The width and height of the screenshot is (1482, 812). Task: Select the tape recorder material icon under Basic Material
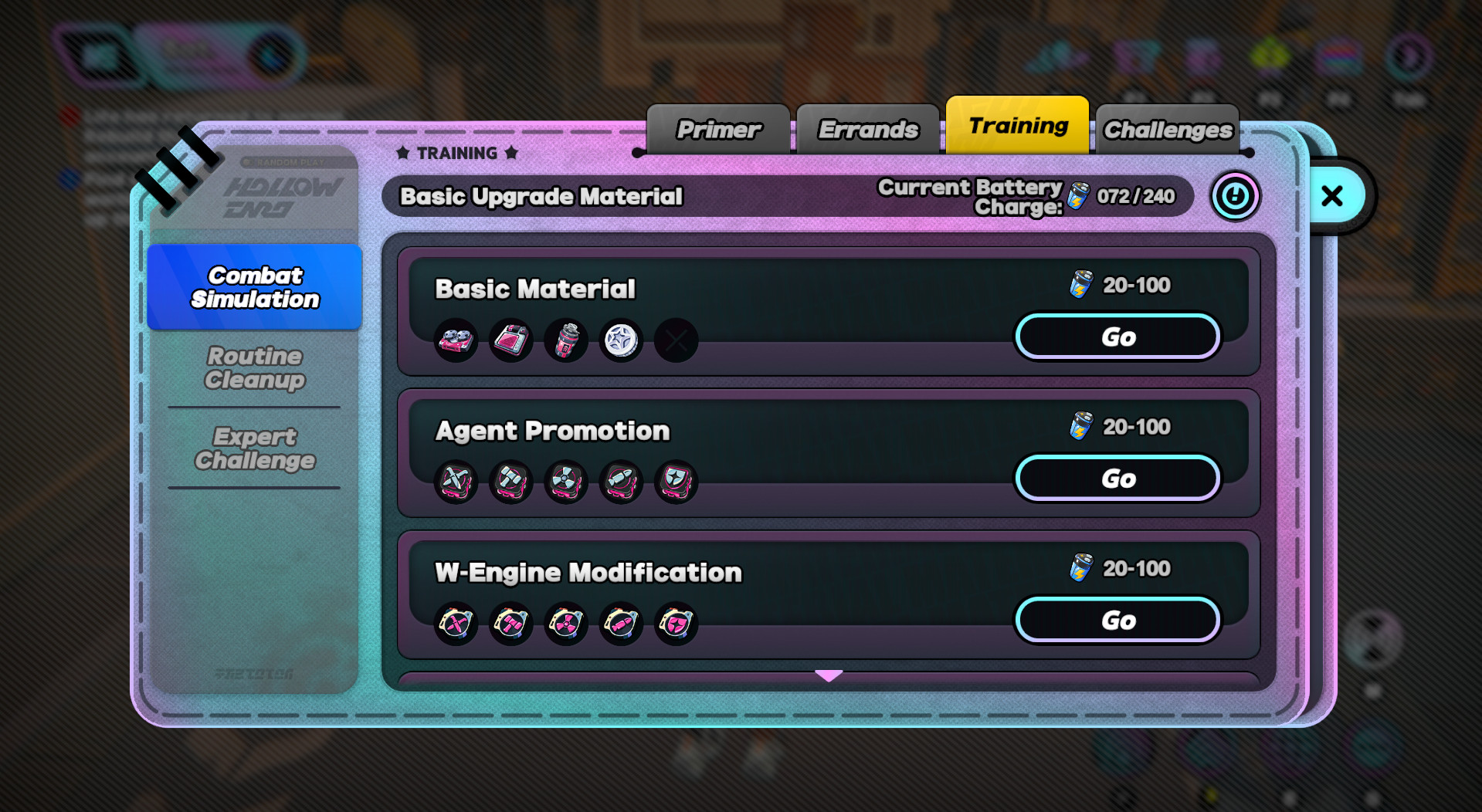coord(455,340)
